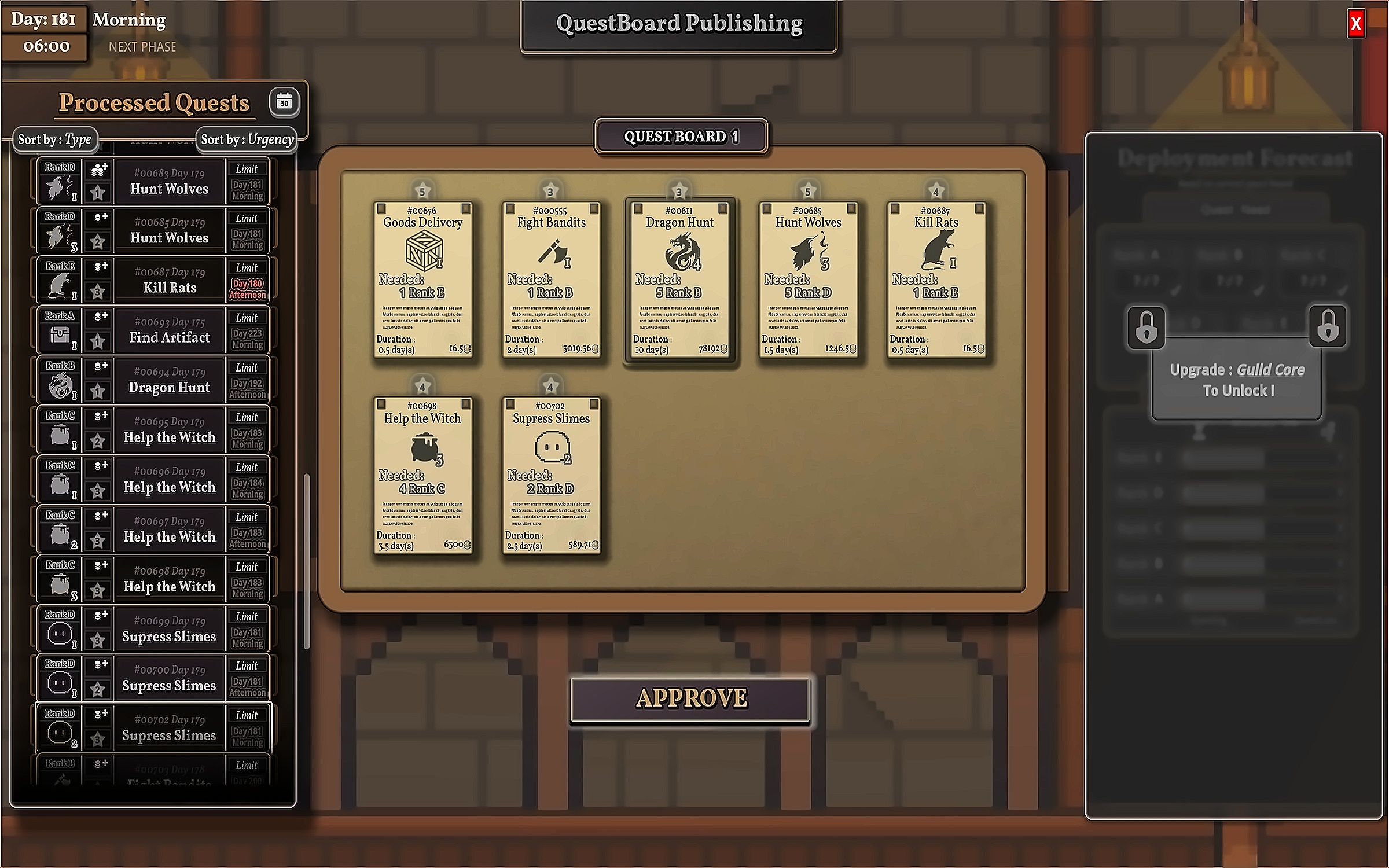The image size is (1389, 868).
Task: Choose the Supress Slimes board card
Action: point(552,475)
